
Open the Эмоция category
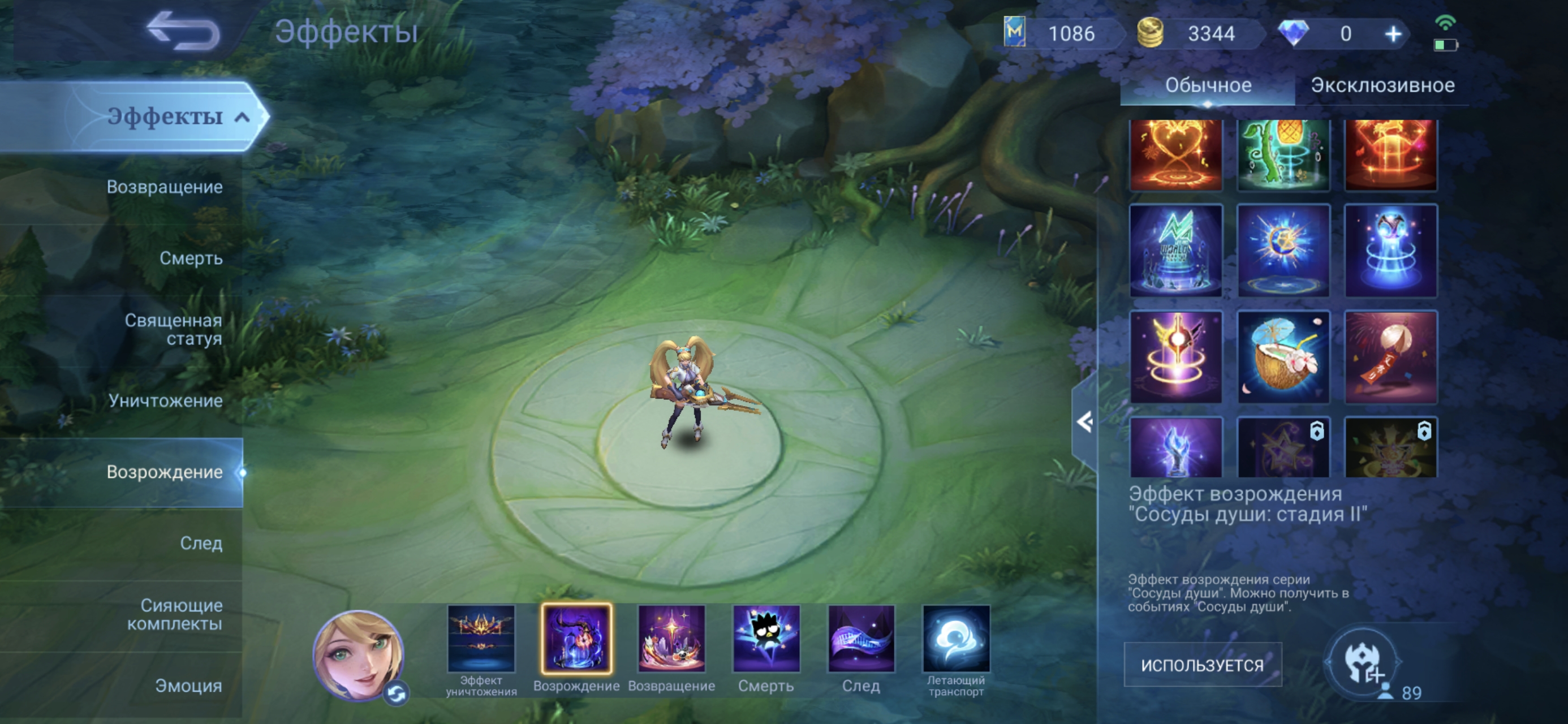click(188, 686)
